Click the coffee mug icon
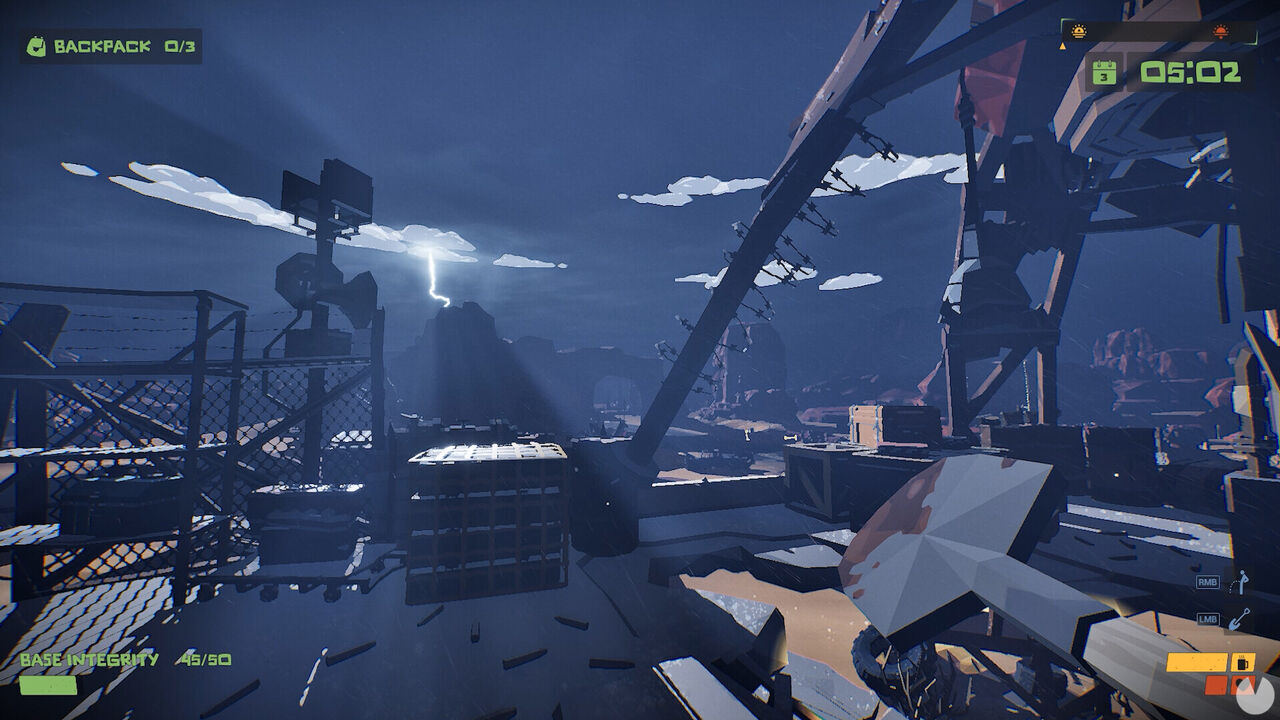The height and width of the screenshot is (720, 1280). tap(1243, 663)
